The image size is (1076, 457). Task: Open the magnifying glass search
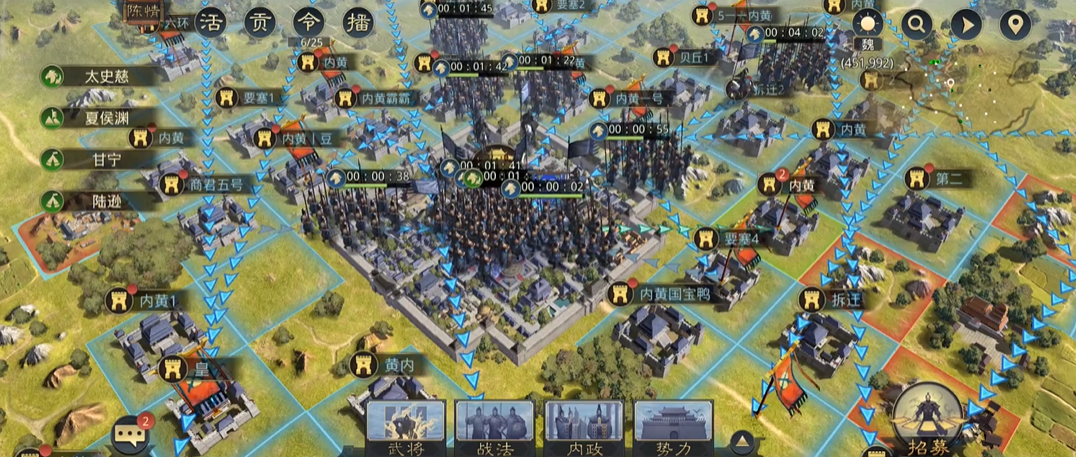tap(916, 25)
